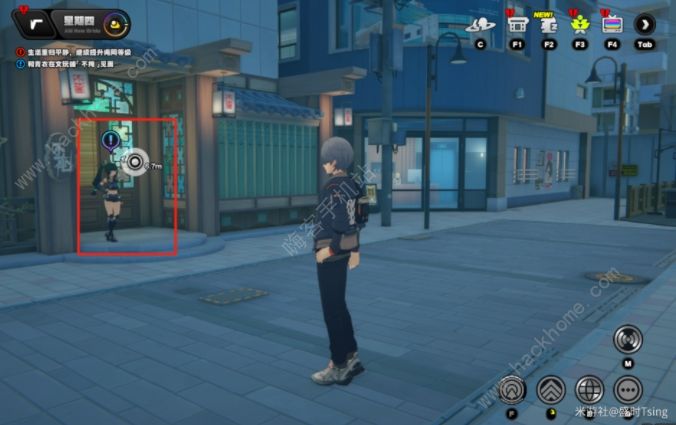This screenshot has height=425, width=676.
Task: Open the icon tagged NEW!
Action: coord(548,25)
